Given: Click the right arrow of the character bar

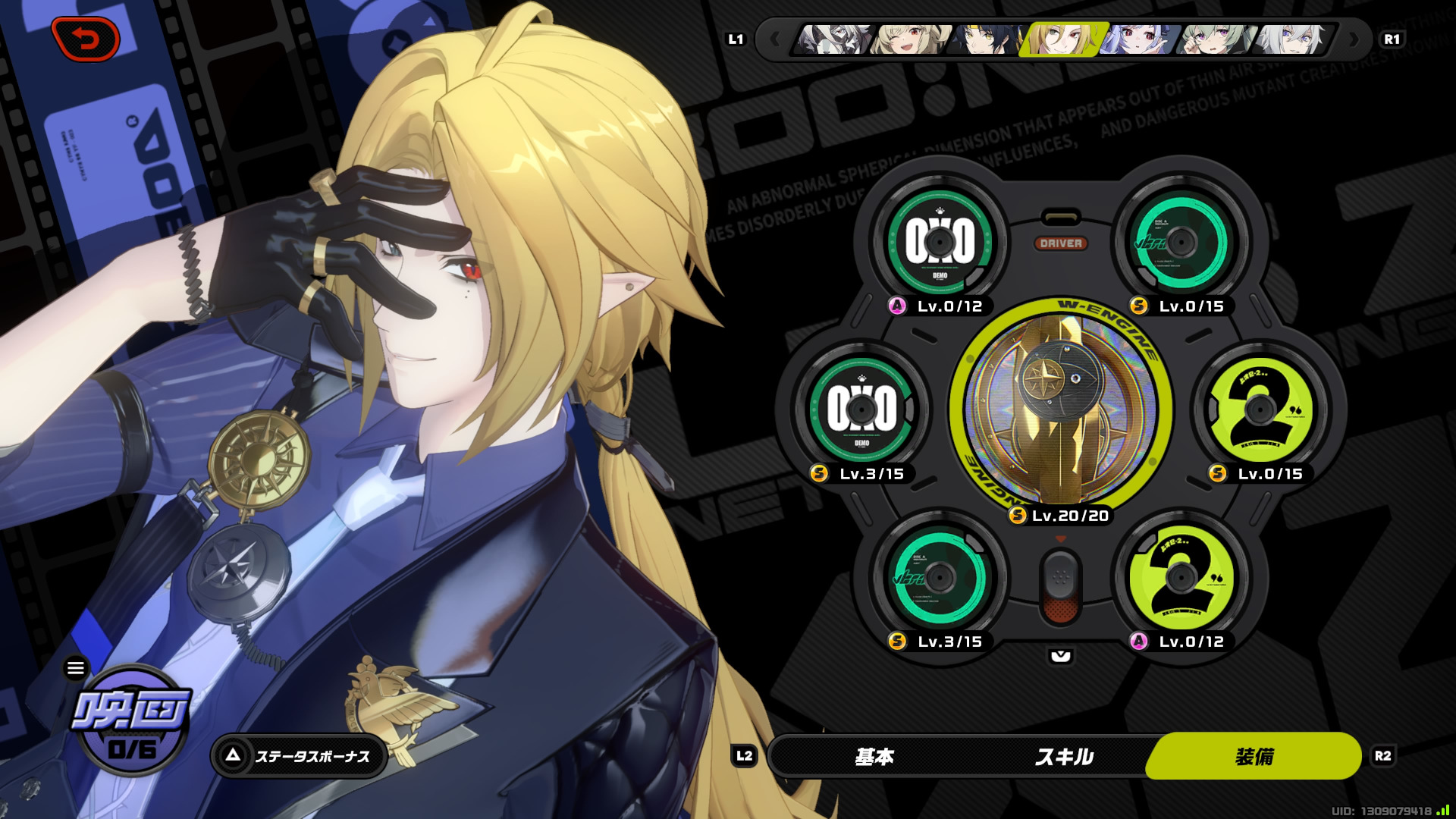Looking at the screenshot, I should (1354, 39).
